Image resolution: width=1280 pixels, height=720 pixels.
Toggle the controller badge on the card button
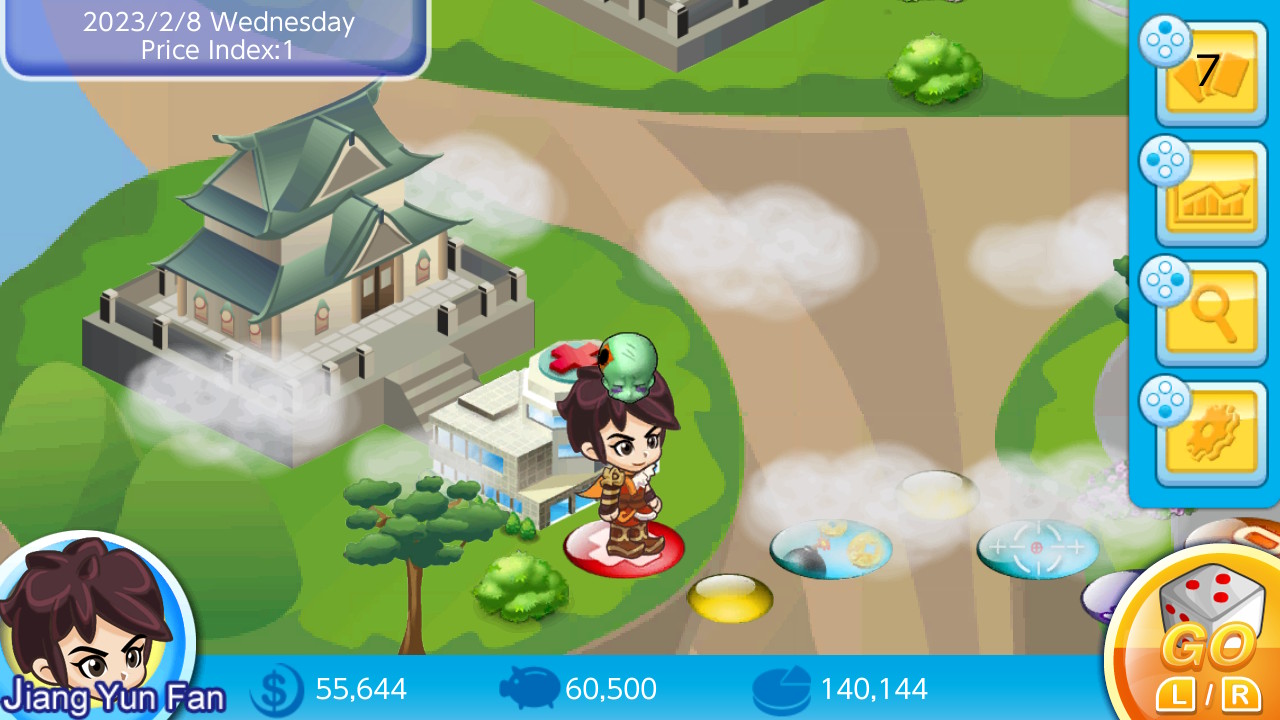pos(1166,44)
